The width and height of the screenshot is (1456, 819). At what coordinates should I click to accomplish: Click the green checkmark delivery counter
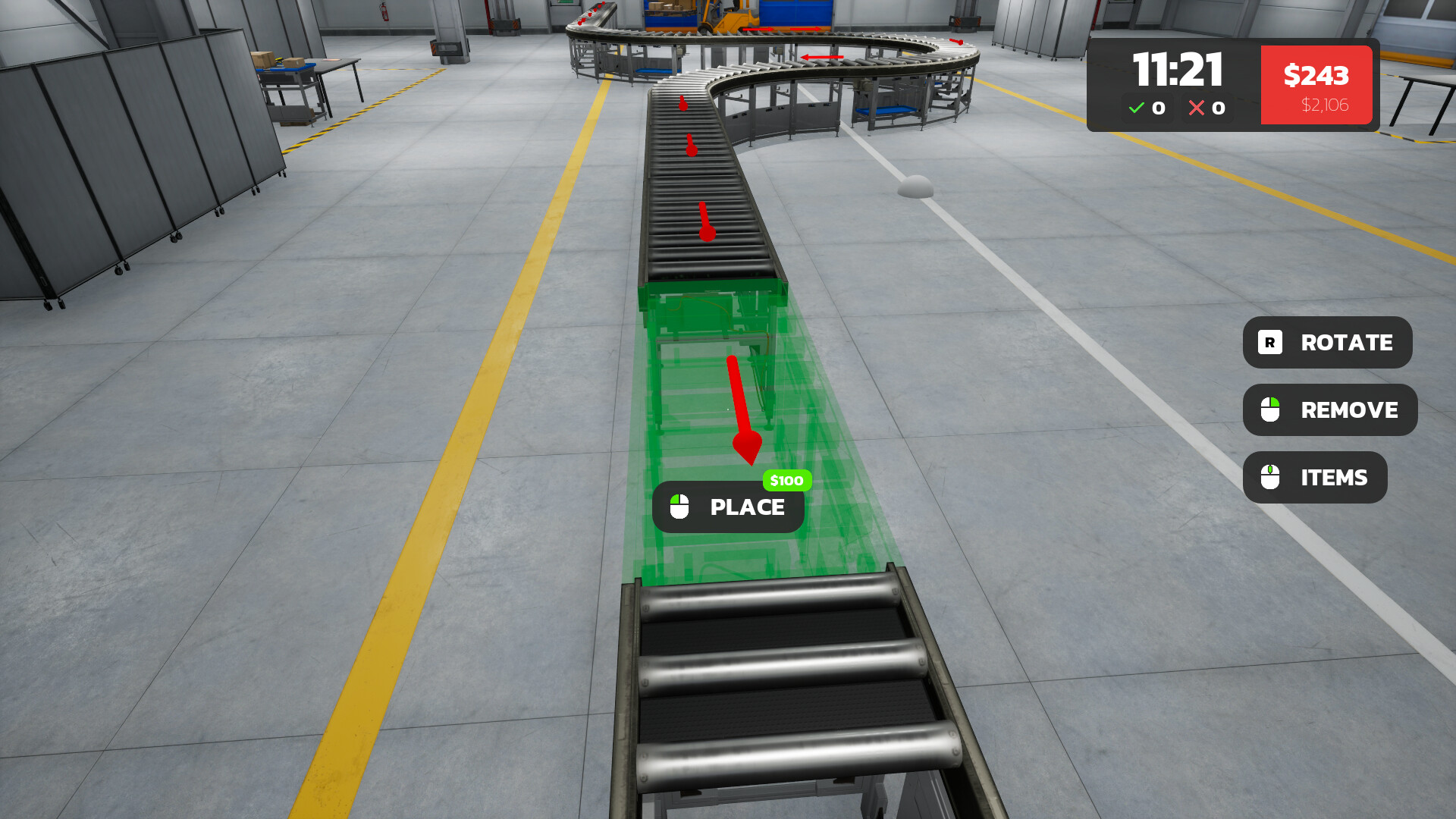click(1147, 108)
